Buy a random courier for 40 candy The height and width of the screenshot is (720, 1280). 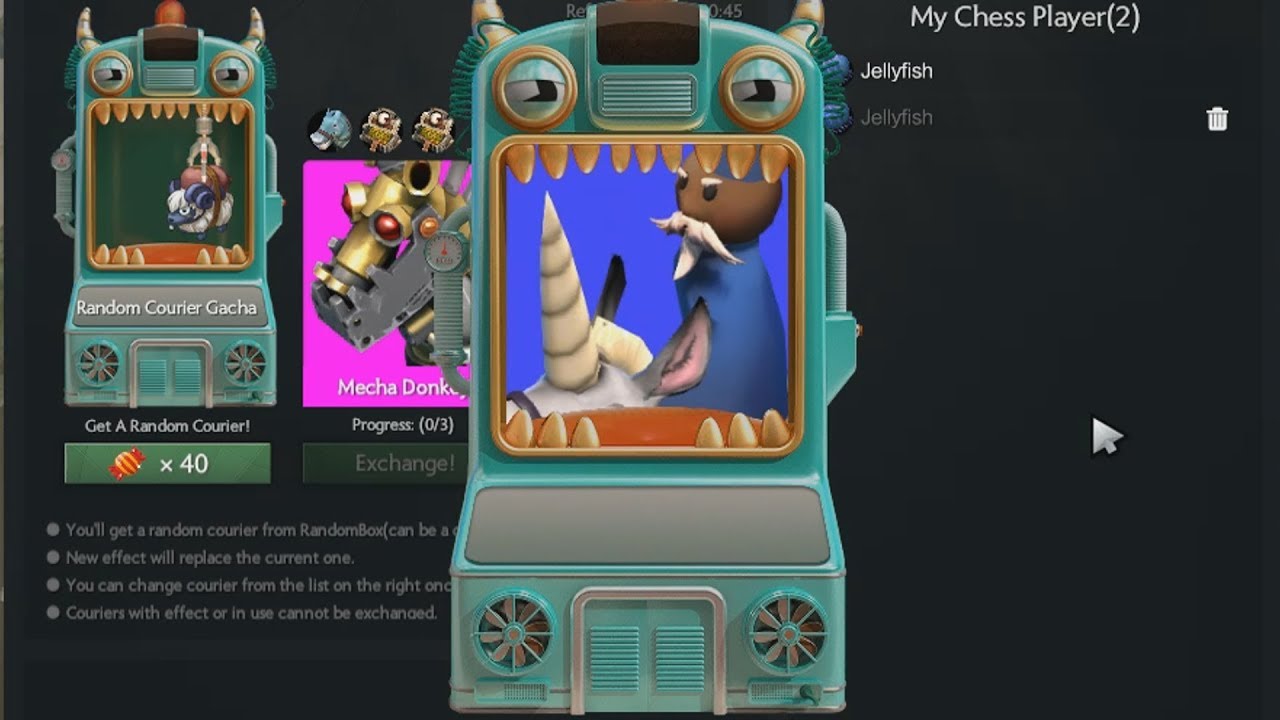(167, 463)
